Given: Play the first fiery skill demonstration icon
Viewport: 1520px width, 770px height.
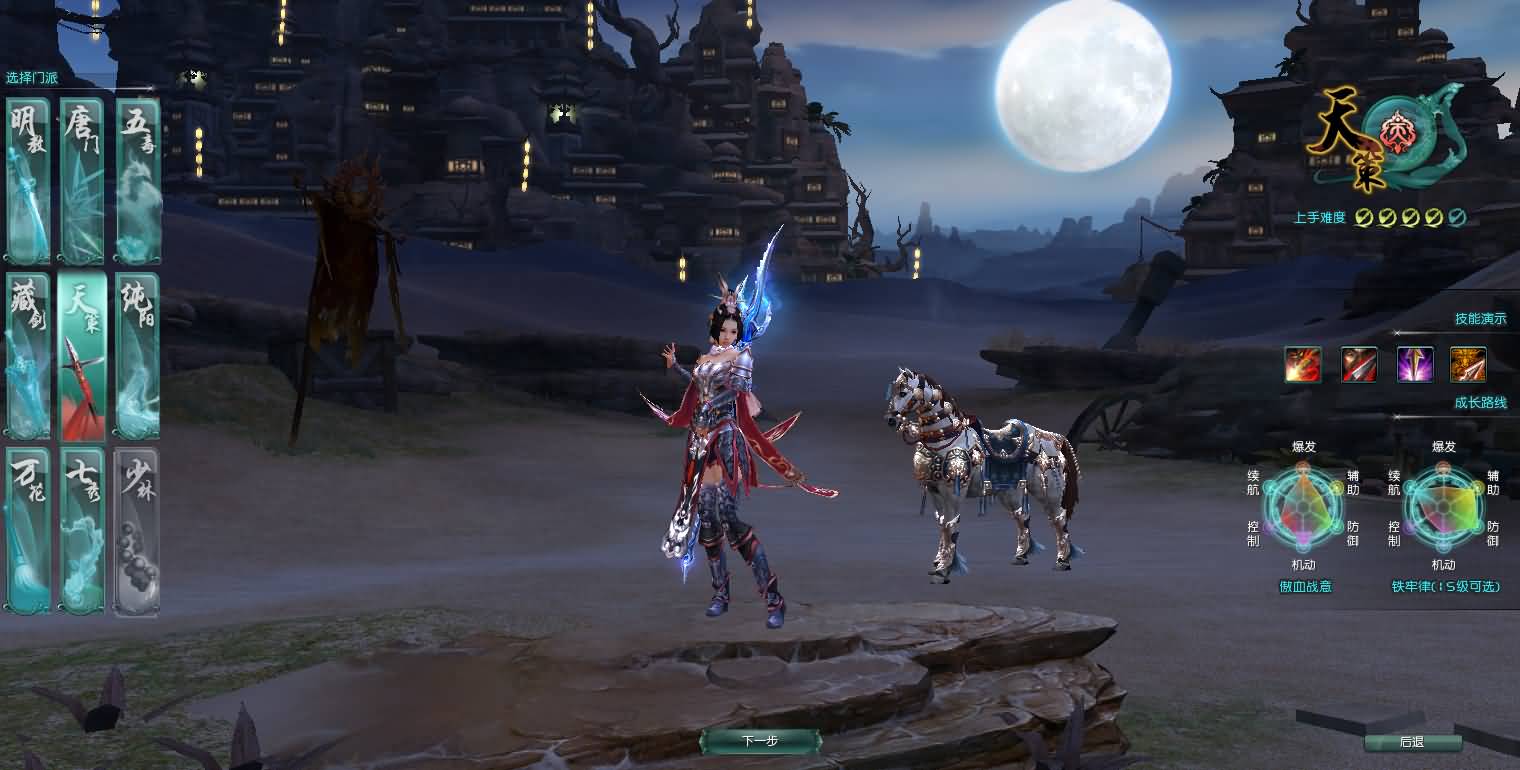Looking at the screenshot, I should point(1303,364).
